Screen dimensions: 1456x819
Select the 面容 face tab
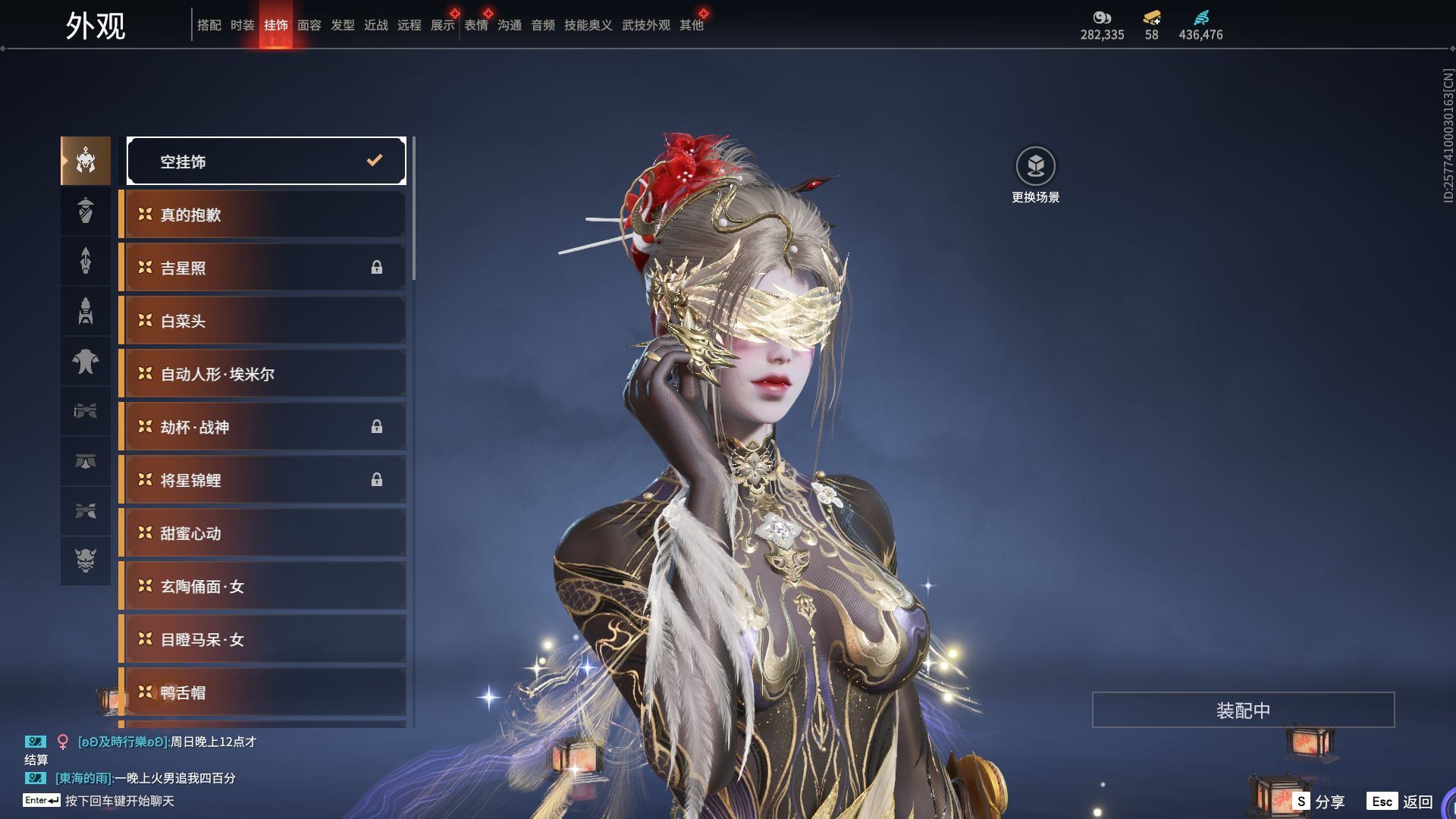[309, 26]
